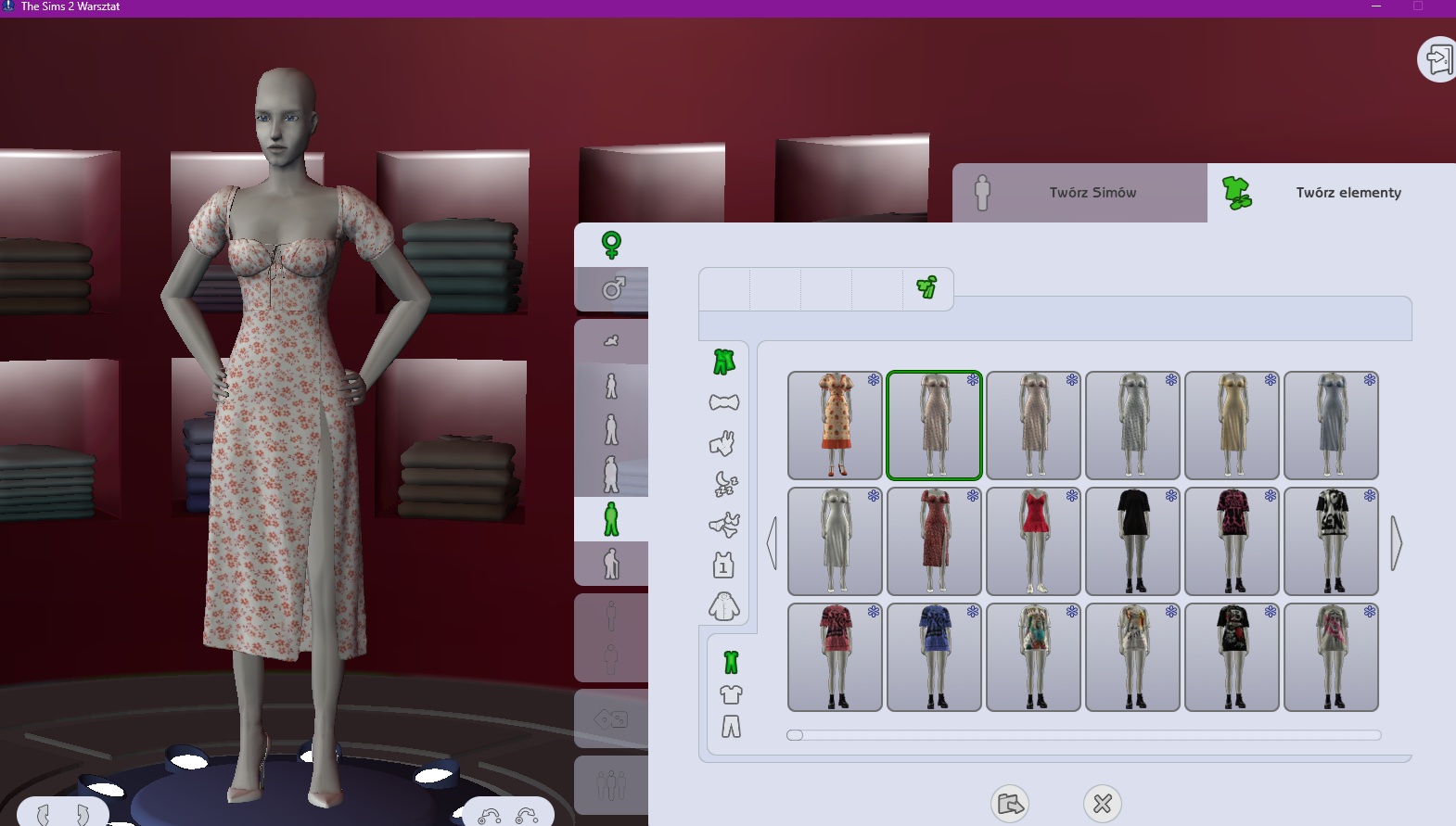The image size is (1456, 826).
Task: Click the previous page arrow
Action: tap(773, 544)
